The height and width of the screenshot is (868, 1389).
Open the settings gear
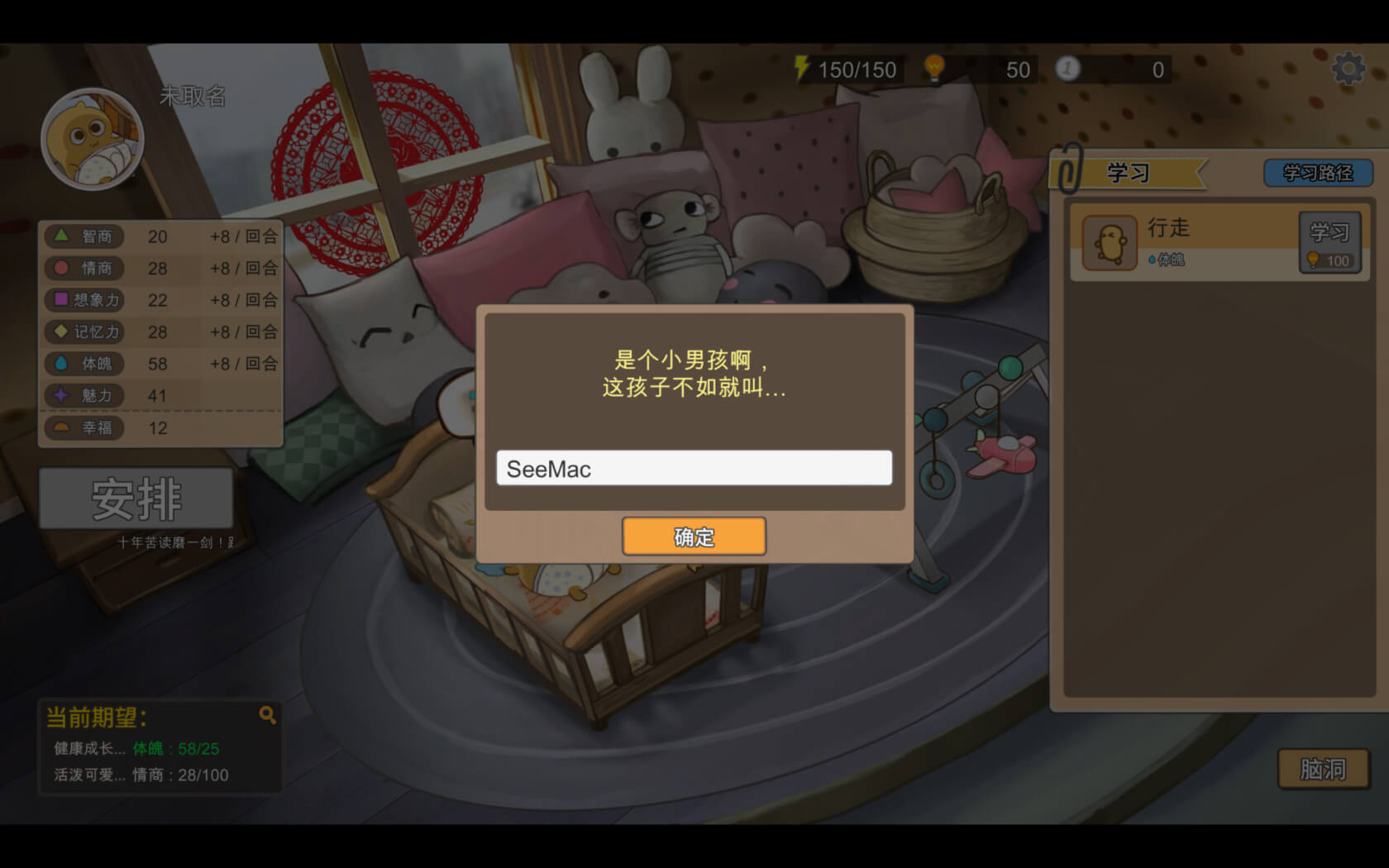click(1348, 69)
